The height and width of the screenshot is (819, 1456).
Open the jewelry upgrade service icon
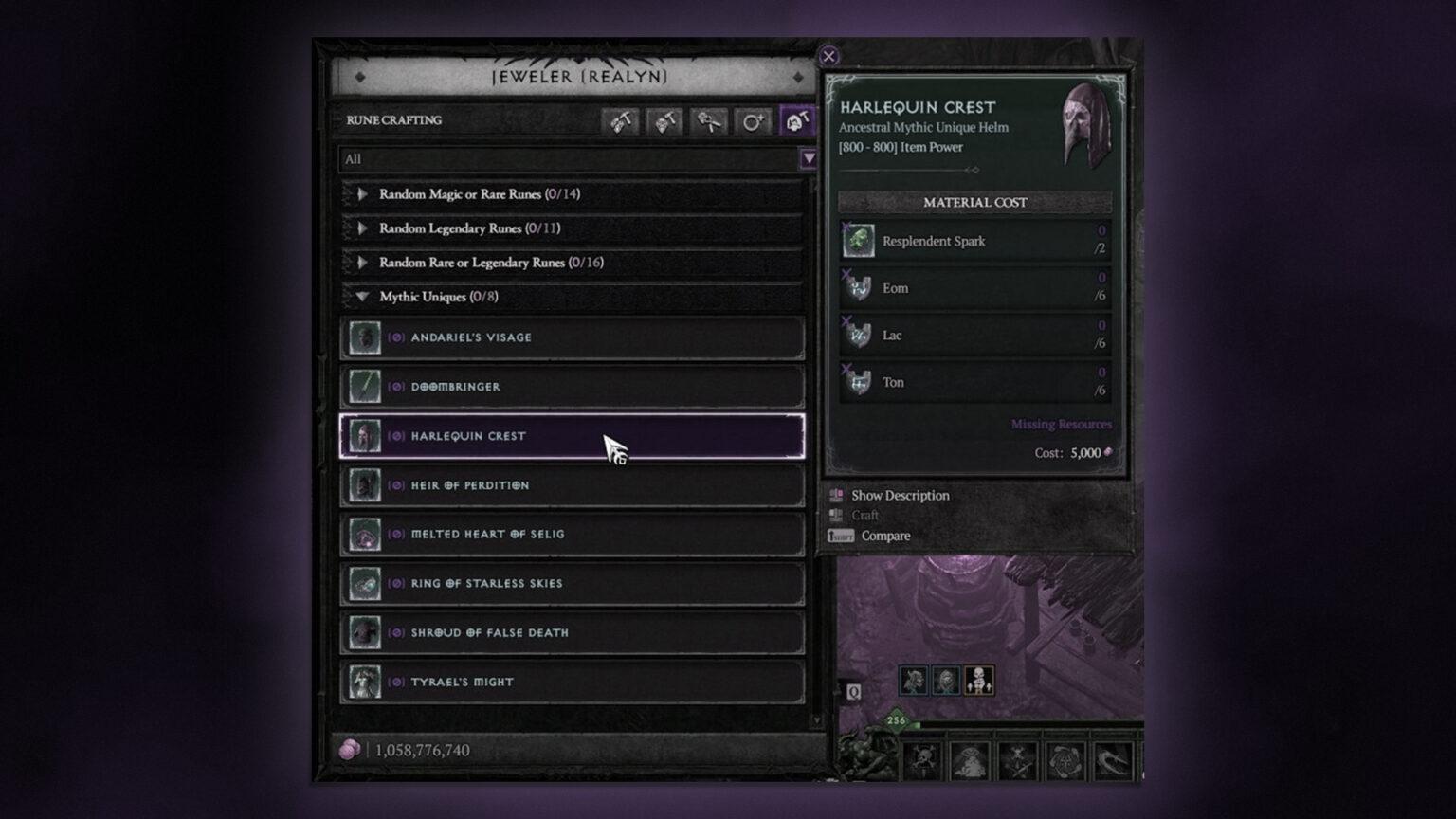click(665, 120)
